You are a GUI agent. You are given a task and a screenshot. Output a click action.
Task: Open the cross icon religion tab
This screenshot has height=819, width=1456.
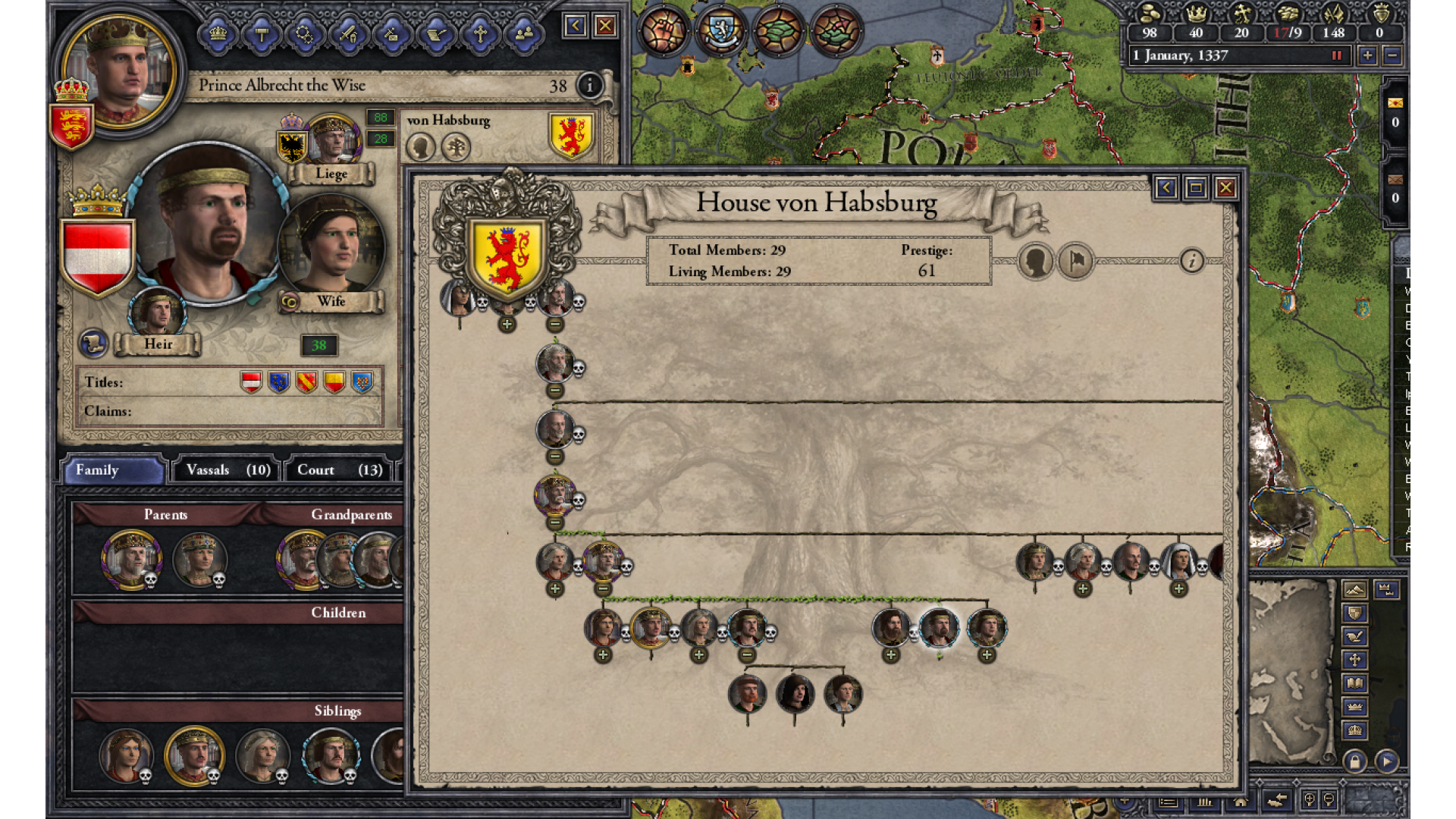[480, 33]
